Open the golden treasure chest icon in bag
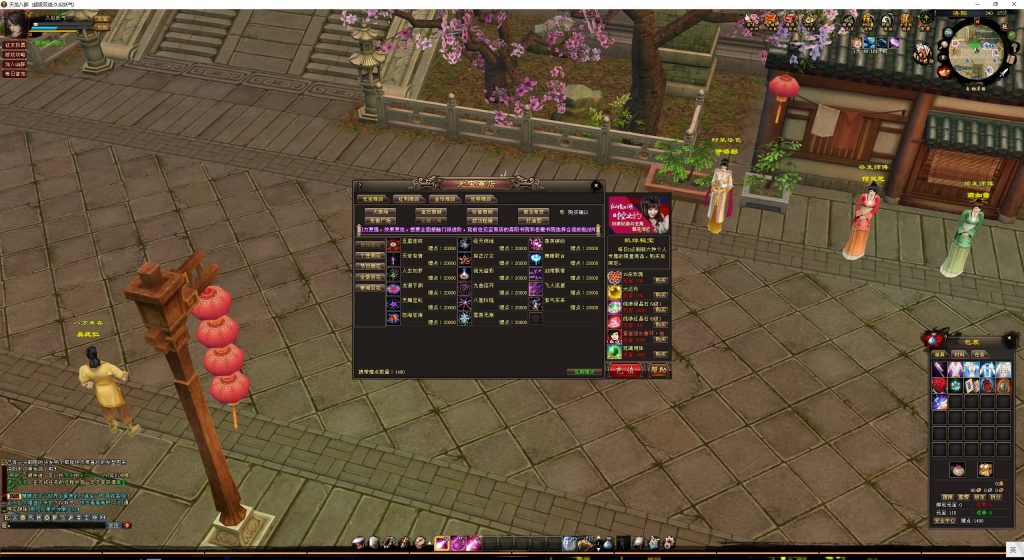The width and height of the screenshot is (1024, 560). pos(985,469)
